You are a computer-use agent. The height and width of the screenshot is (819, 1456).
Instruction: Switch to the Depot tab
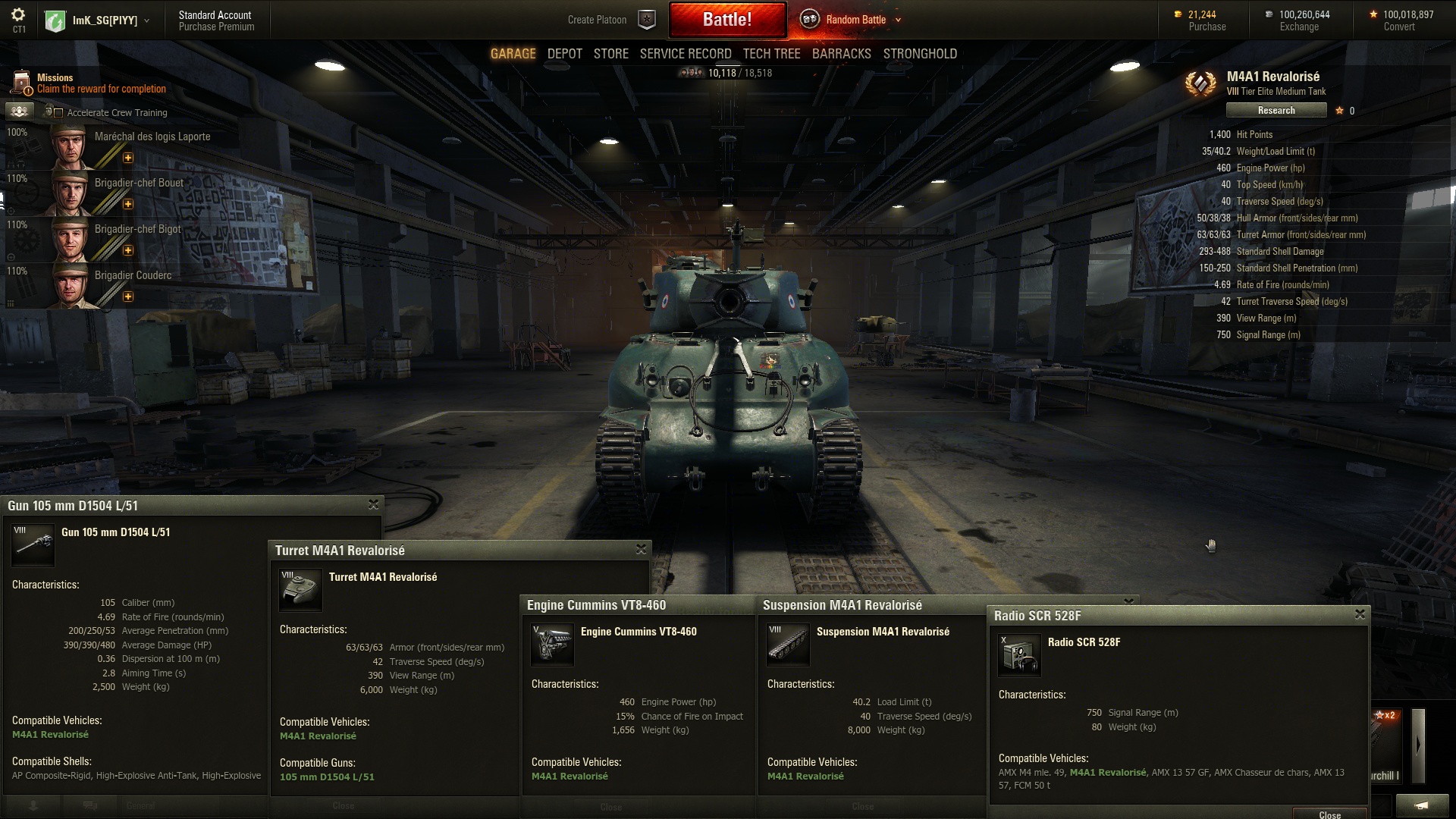[x=564, y=54]
